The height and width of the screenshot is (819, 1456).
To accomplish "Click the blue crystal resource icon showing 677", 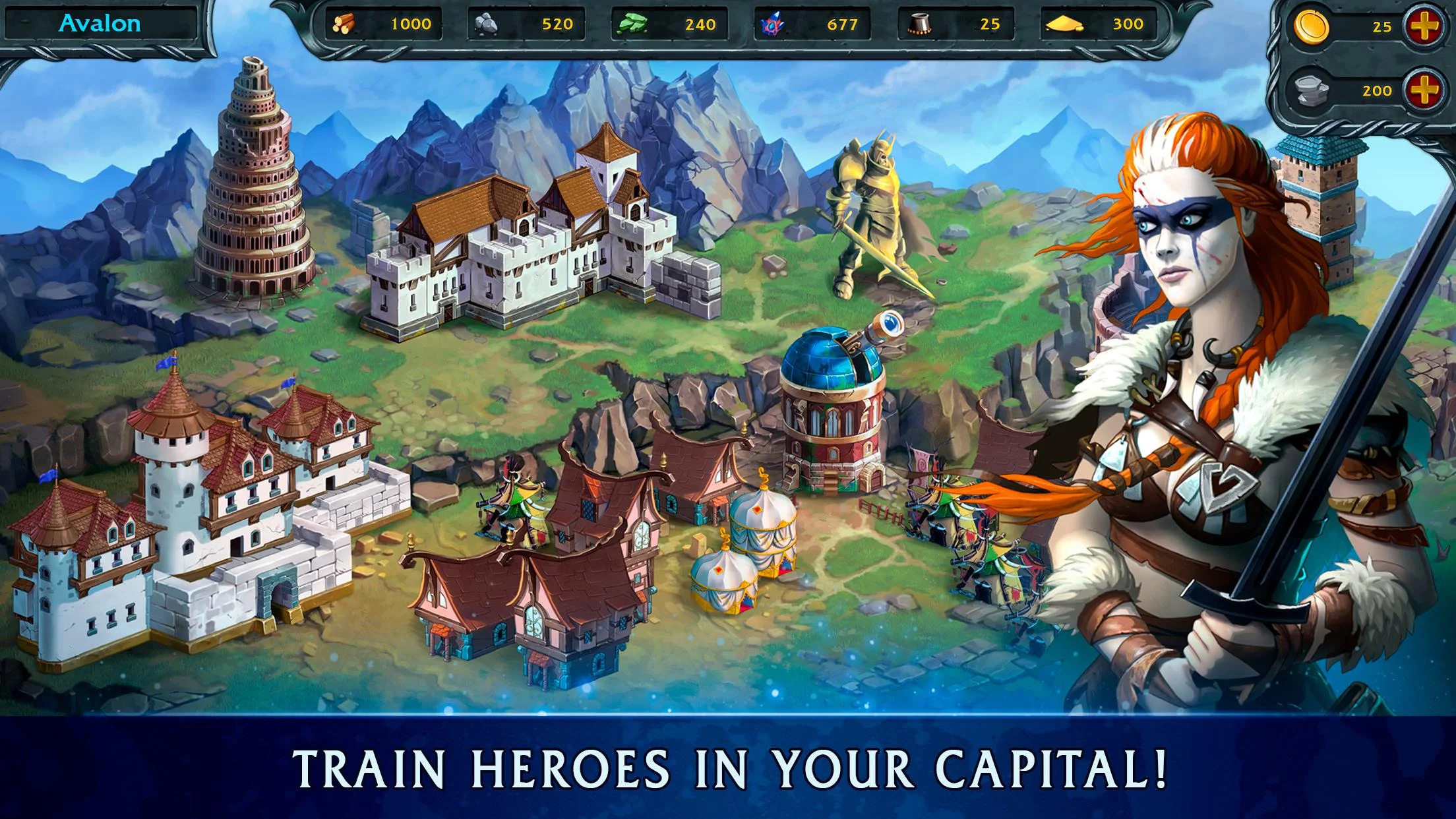I will [772, 25].
